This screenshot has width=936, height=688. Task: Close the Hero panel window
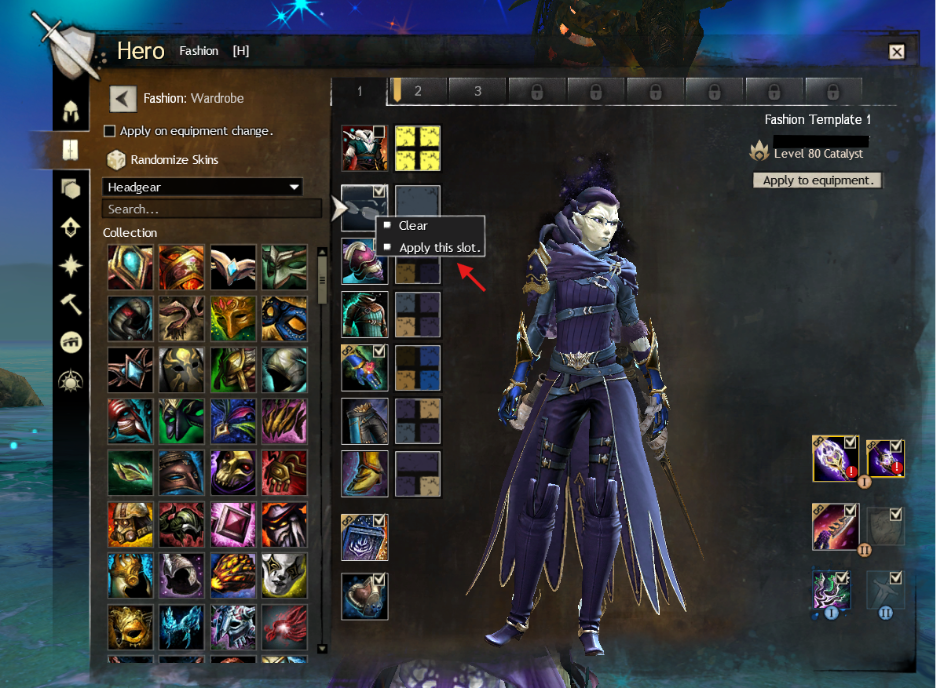tap(896, 52)
